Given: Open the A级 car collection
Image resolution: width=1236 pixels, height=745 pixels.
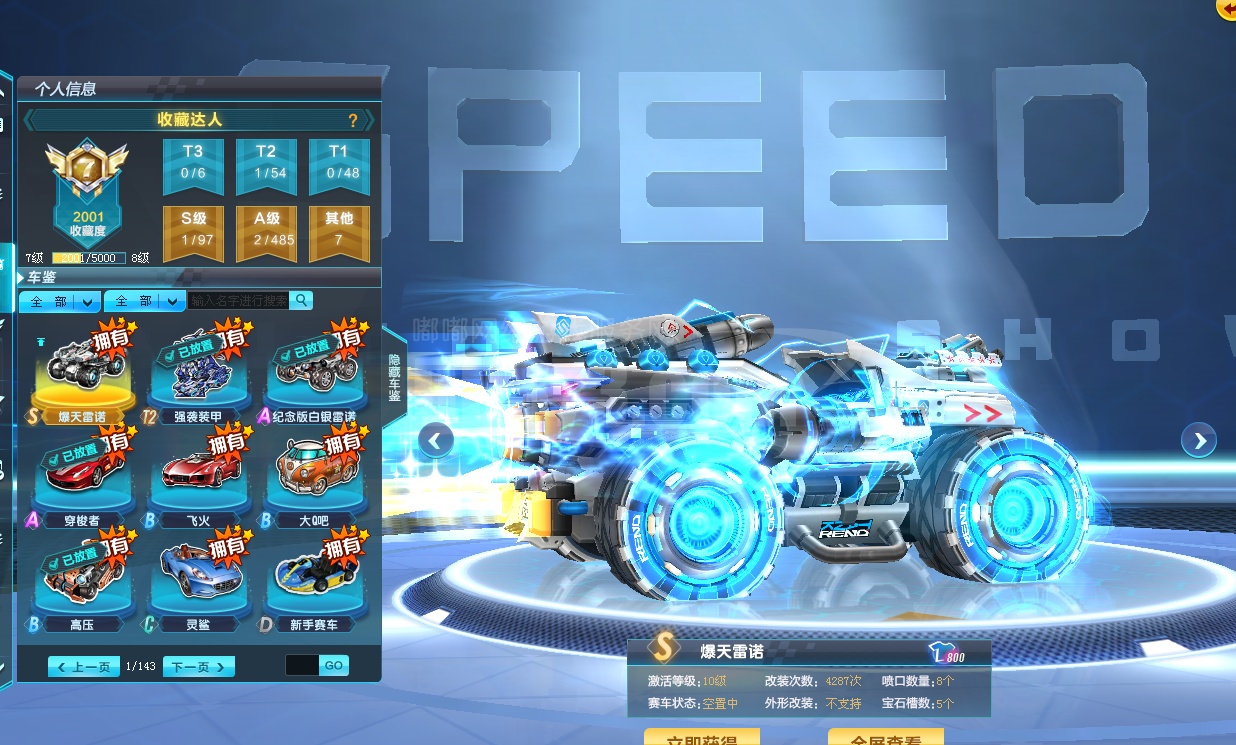Looking at the screenshot, I should click(266, 228).
